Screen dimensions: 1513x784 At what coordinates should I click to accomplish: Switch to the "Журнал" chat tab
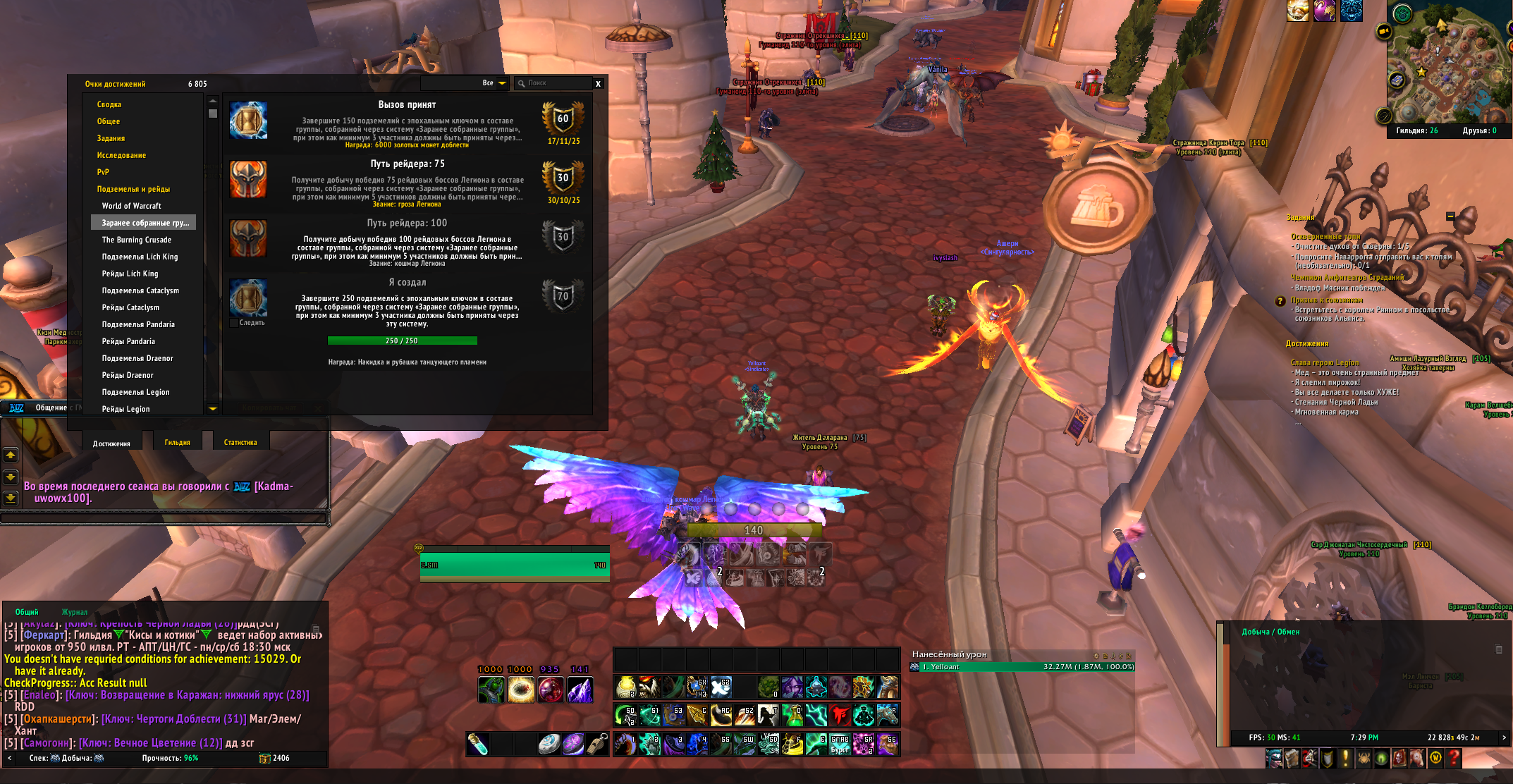coord(75,612)
